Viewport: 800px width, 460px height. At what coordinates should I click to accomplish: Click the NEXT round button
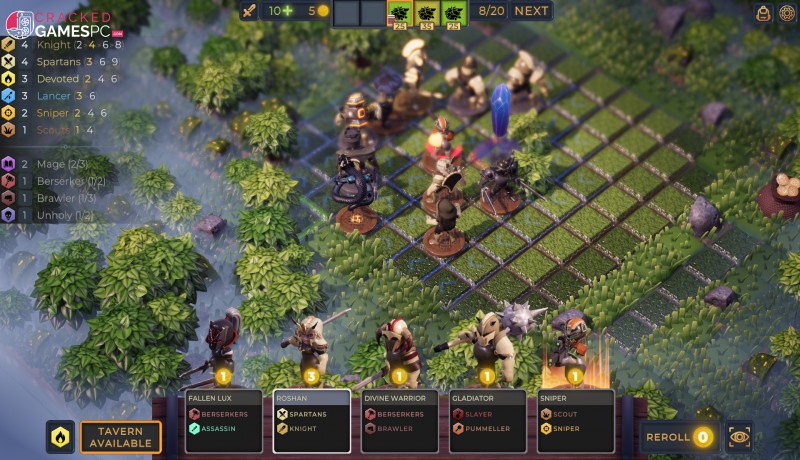[x=531, y=11]
